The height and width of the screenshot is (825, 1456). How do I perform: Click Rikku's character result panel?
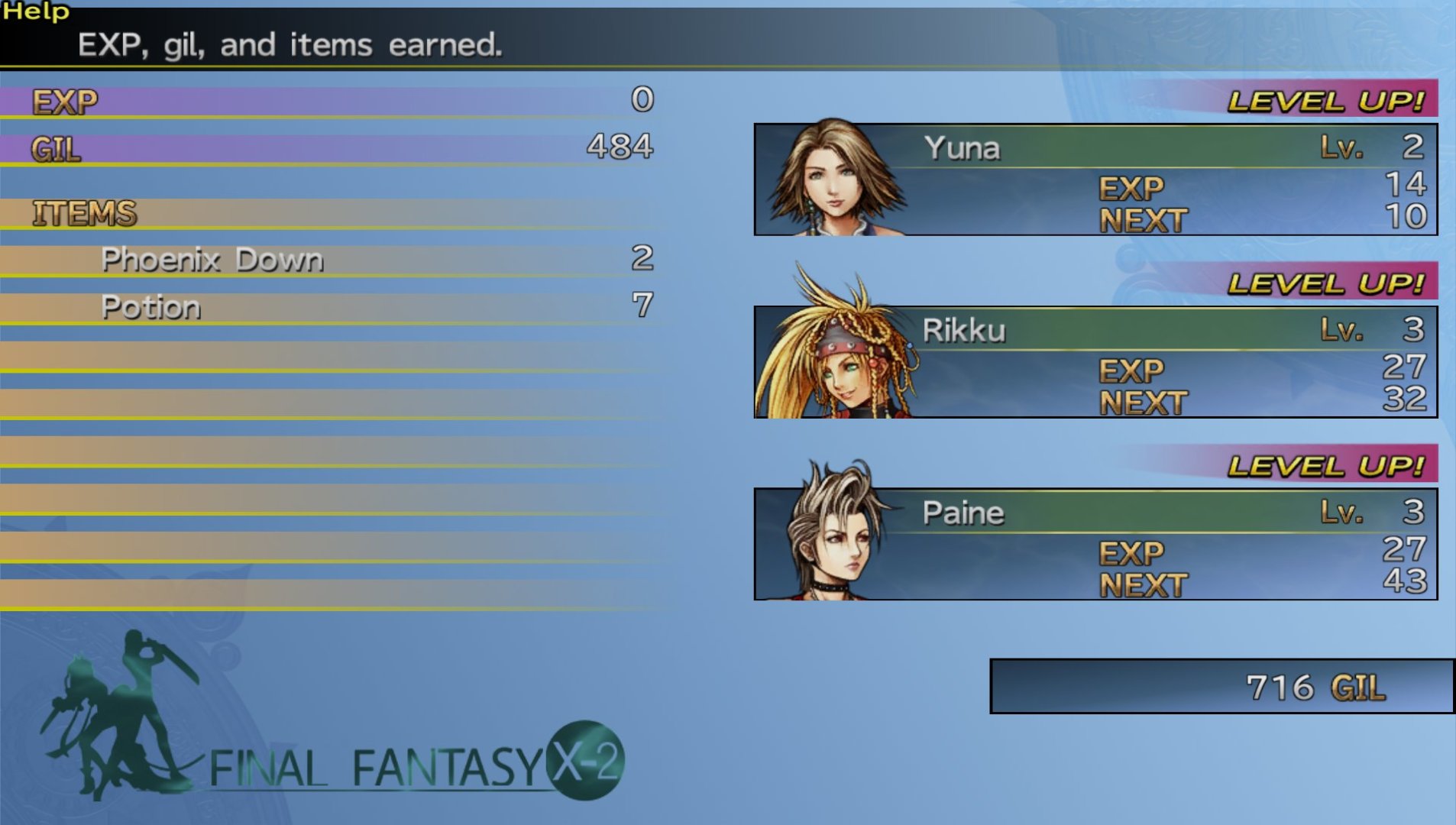[1095, 363]
